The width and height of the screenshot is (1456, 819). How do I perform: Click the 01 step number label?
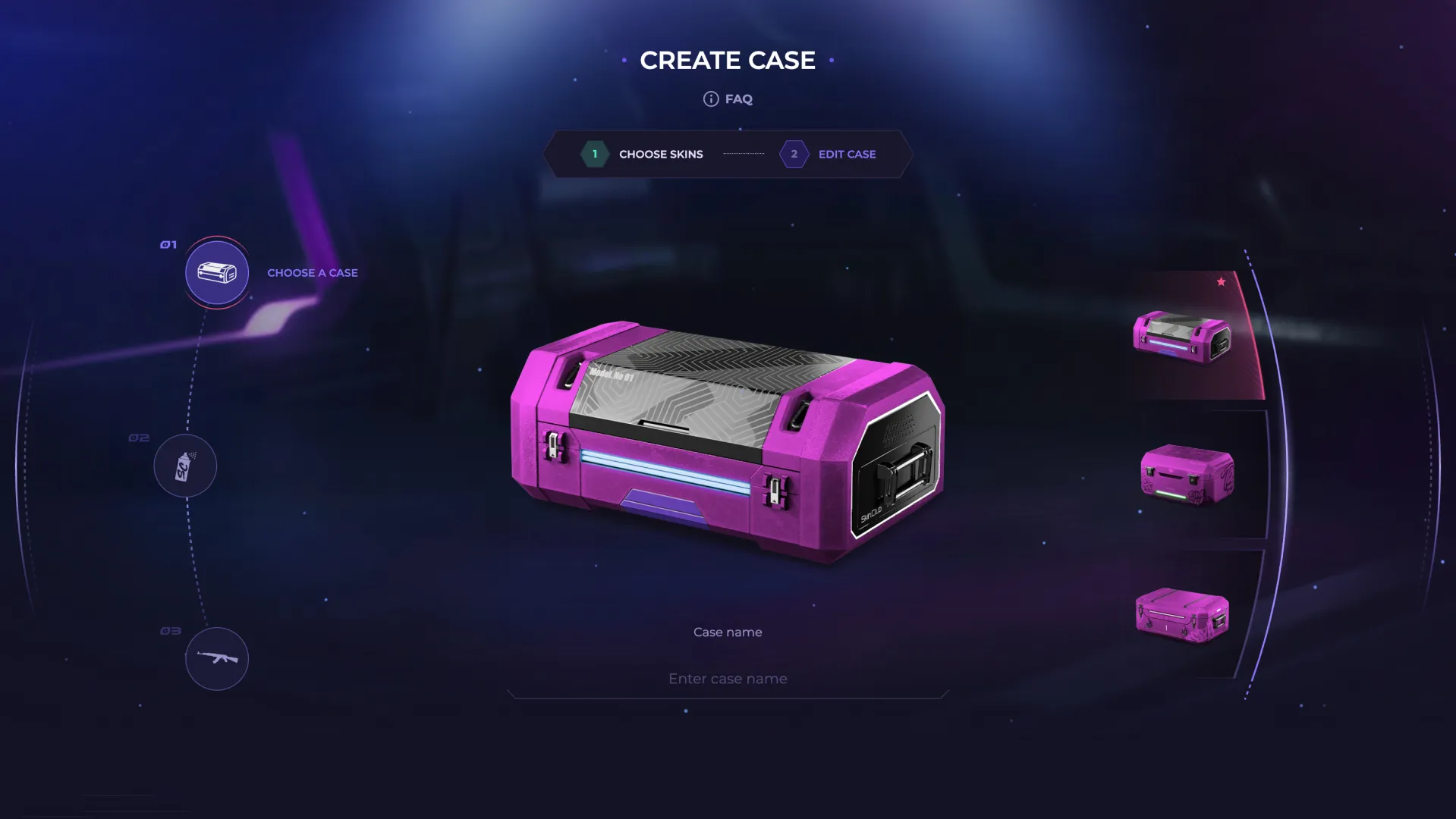pyautogui.click(x=168, y=244)
